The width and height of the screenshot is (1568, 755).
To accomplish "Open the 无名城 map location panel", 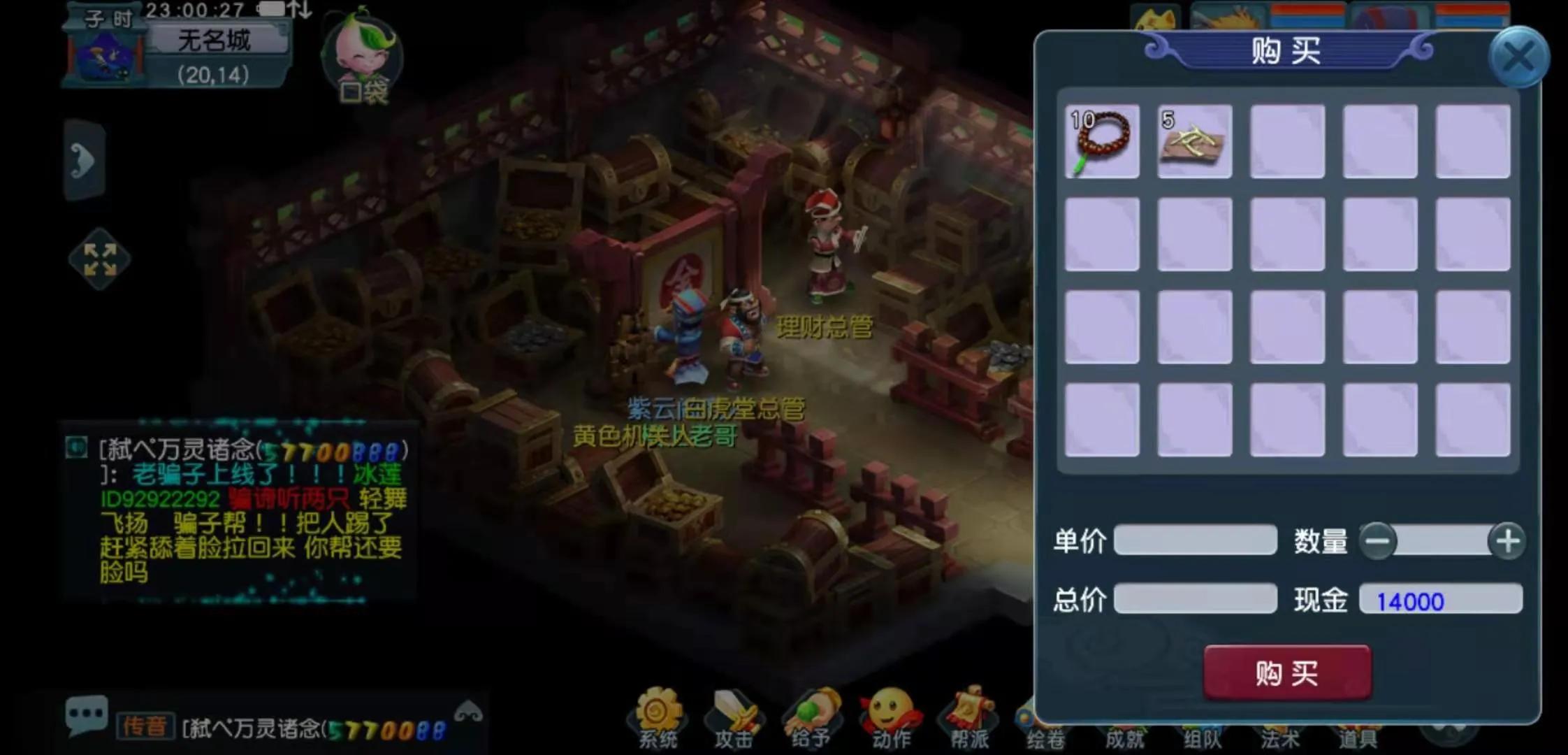I will [215, 41].
